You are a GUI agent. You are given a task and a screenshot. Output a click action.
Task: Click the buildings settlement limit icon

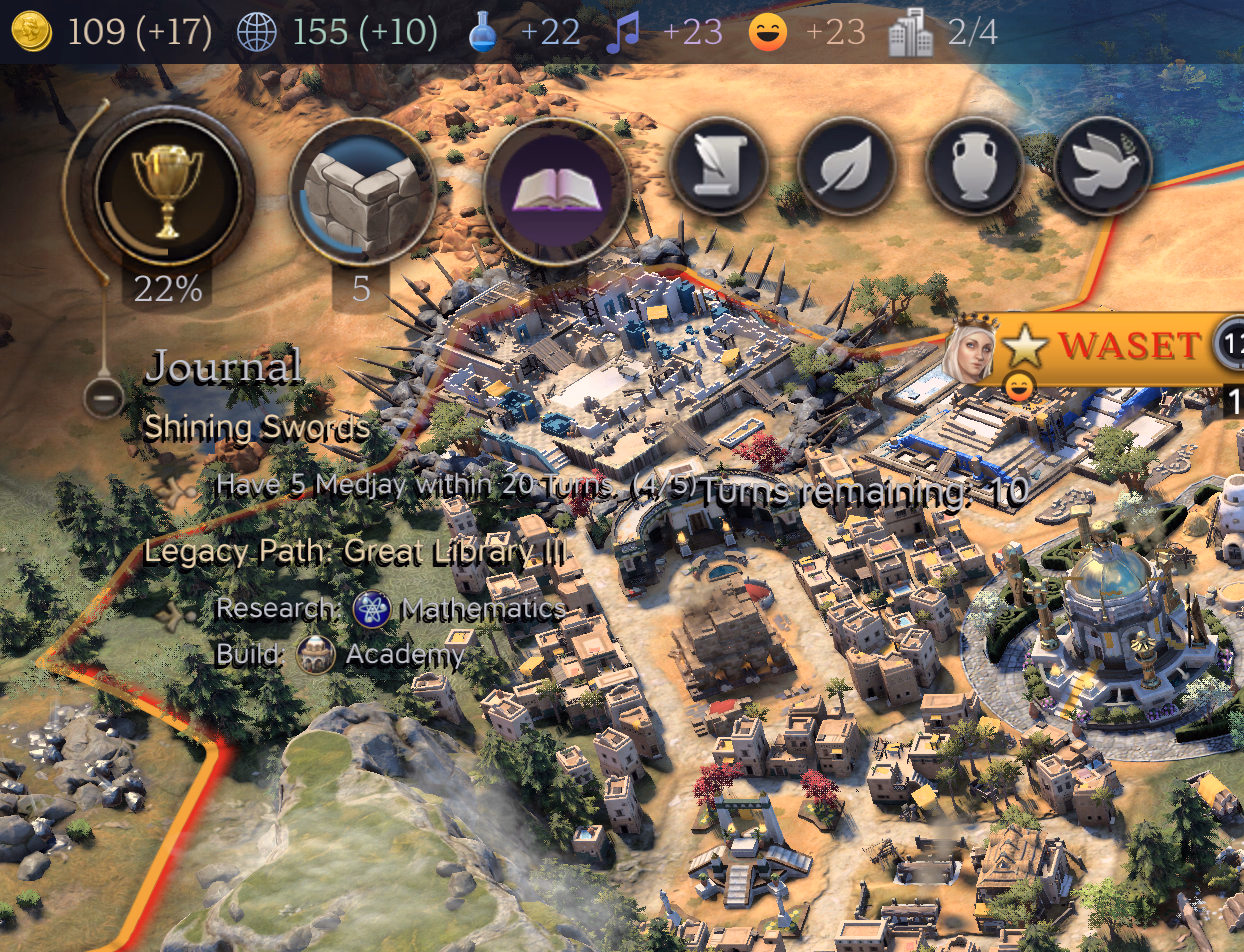click(x=911, y=33)
